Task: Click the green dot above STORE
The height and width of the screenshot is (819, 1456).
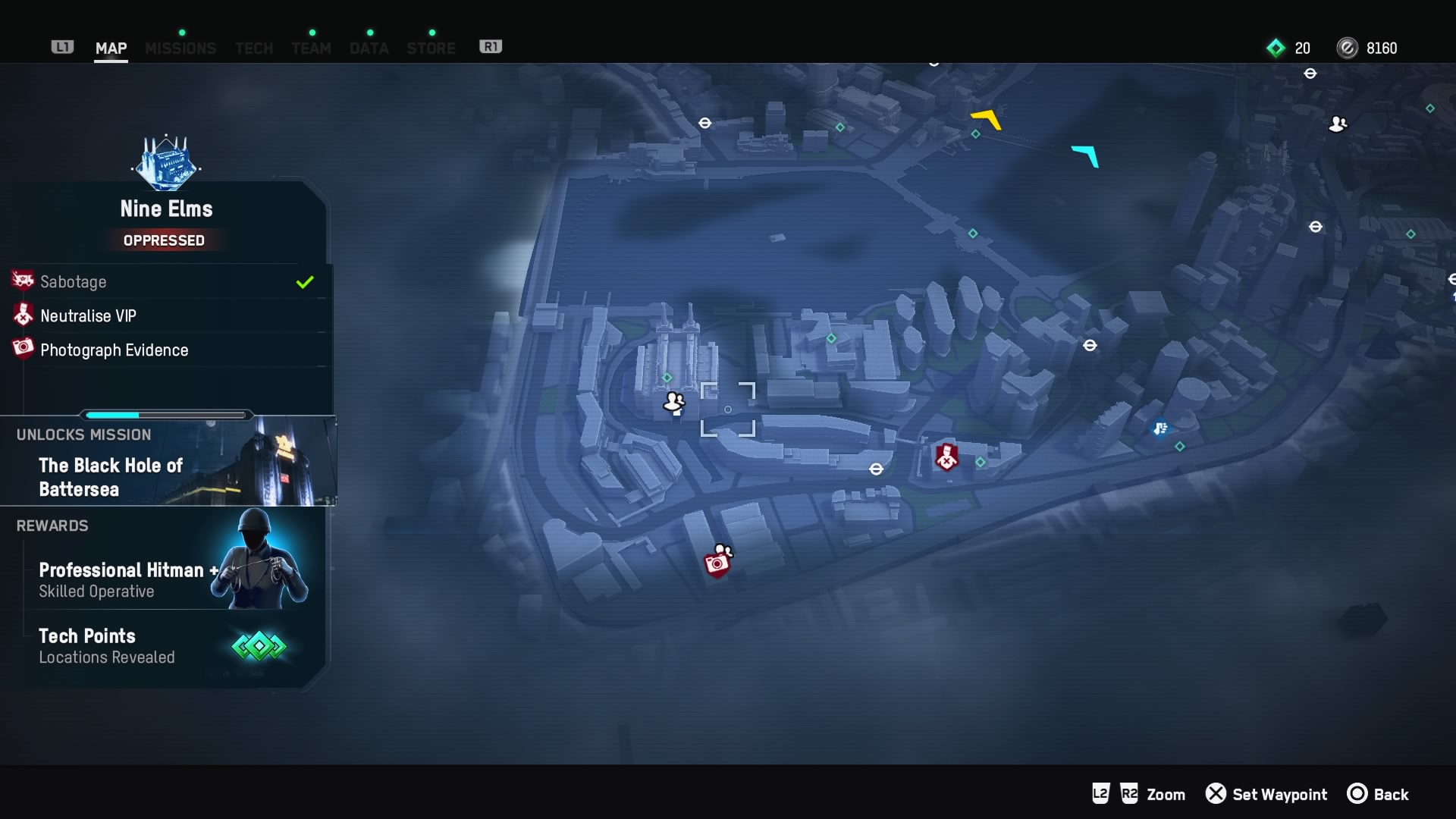Action: click(432, 32)
